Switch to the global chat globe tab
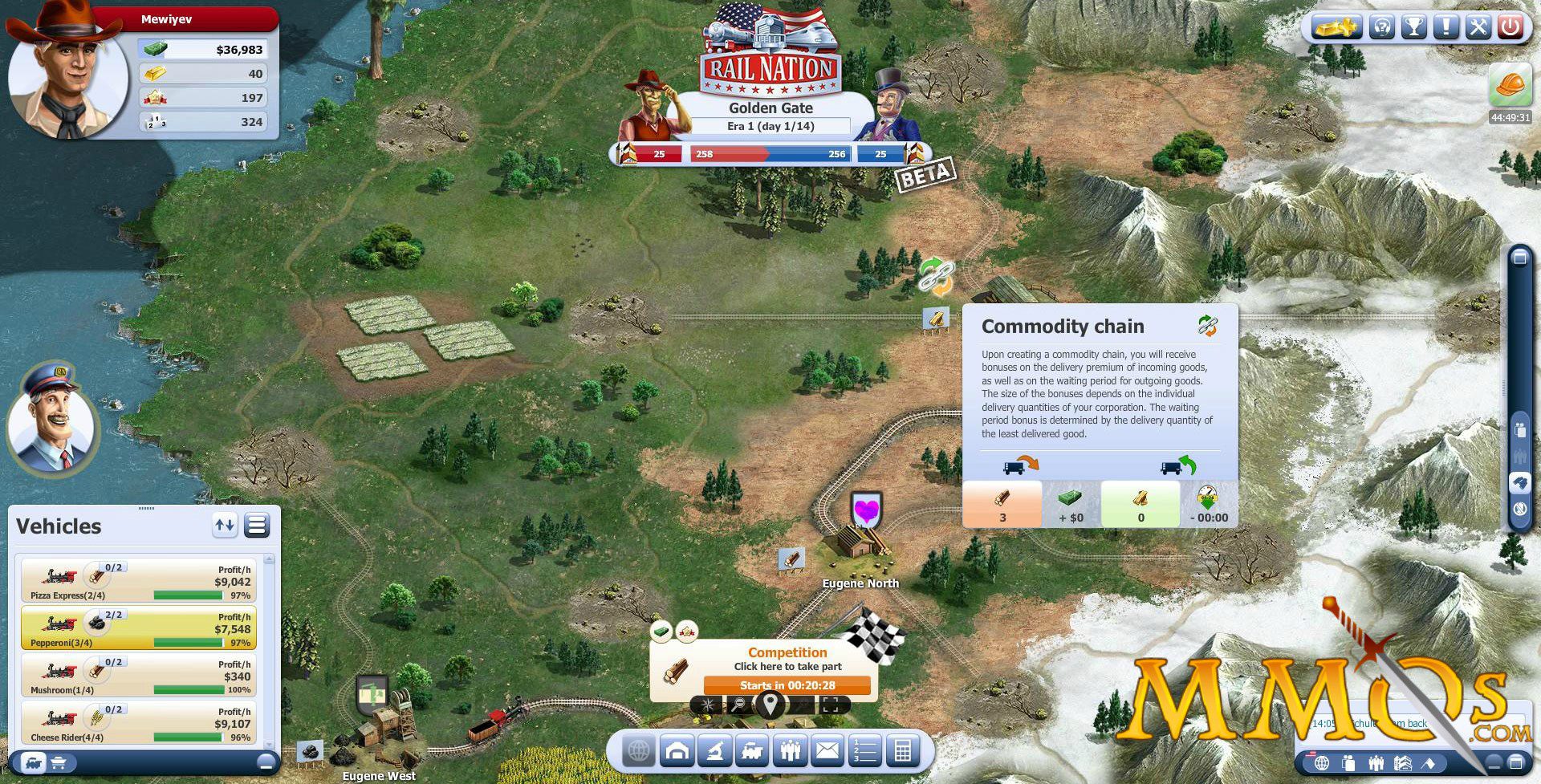 point(1322,762)
